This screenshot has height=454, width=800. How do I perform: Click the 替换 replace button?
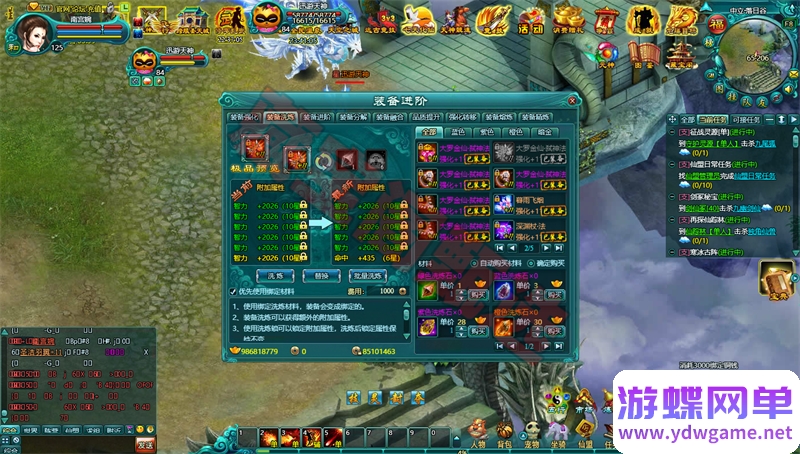(320, 274)
